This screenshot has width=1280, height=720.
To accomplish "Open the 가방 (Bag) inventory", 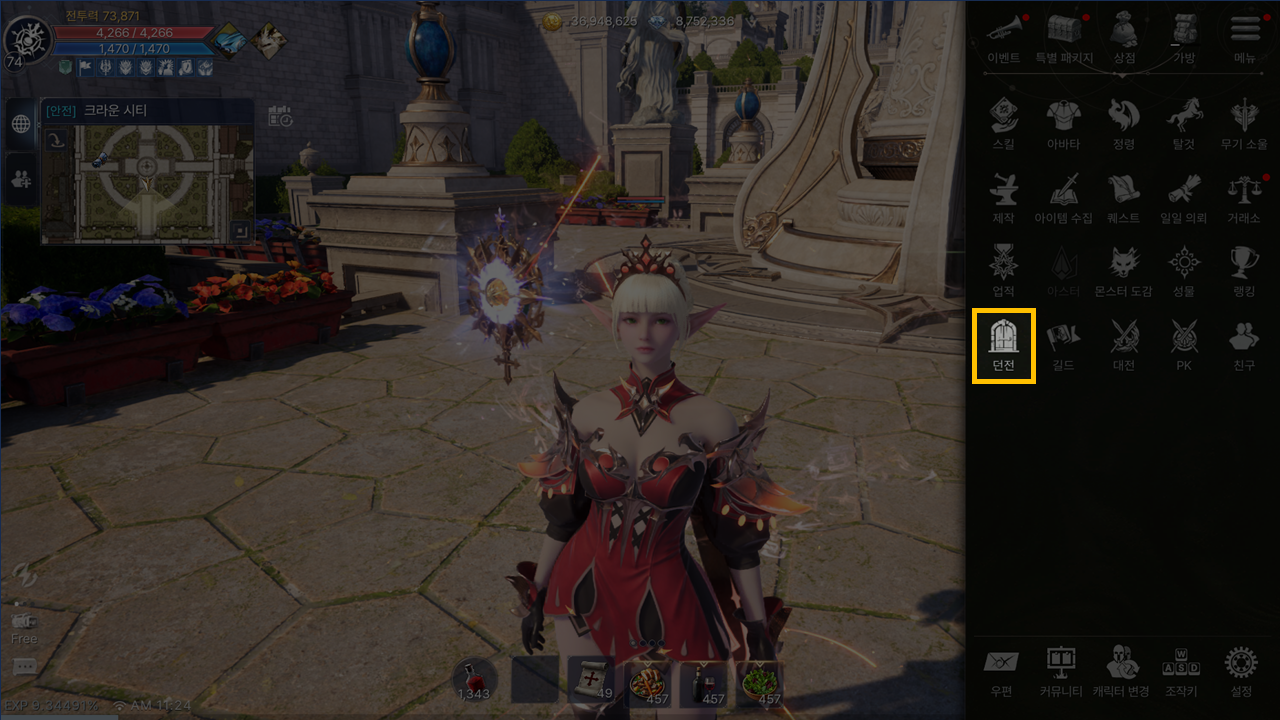I will (1185, 36).
